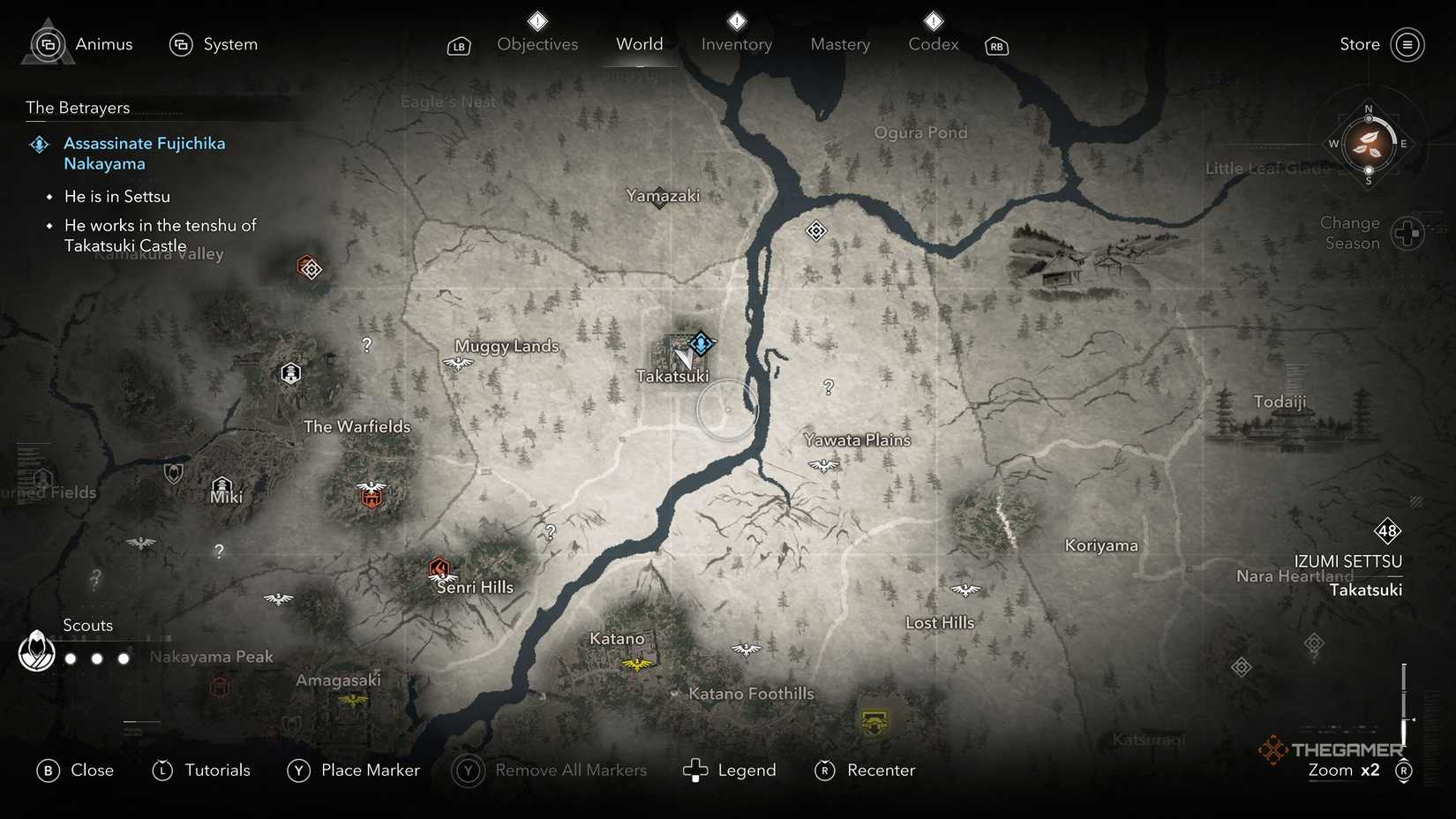Select the viewpoint marker near Yamazaki
Image resolution: width=1456 pixels, height=819 pixels.
pos(816,229)
